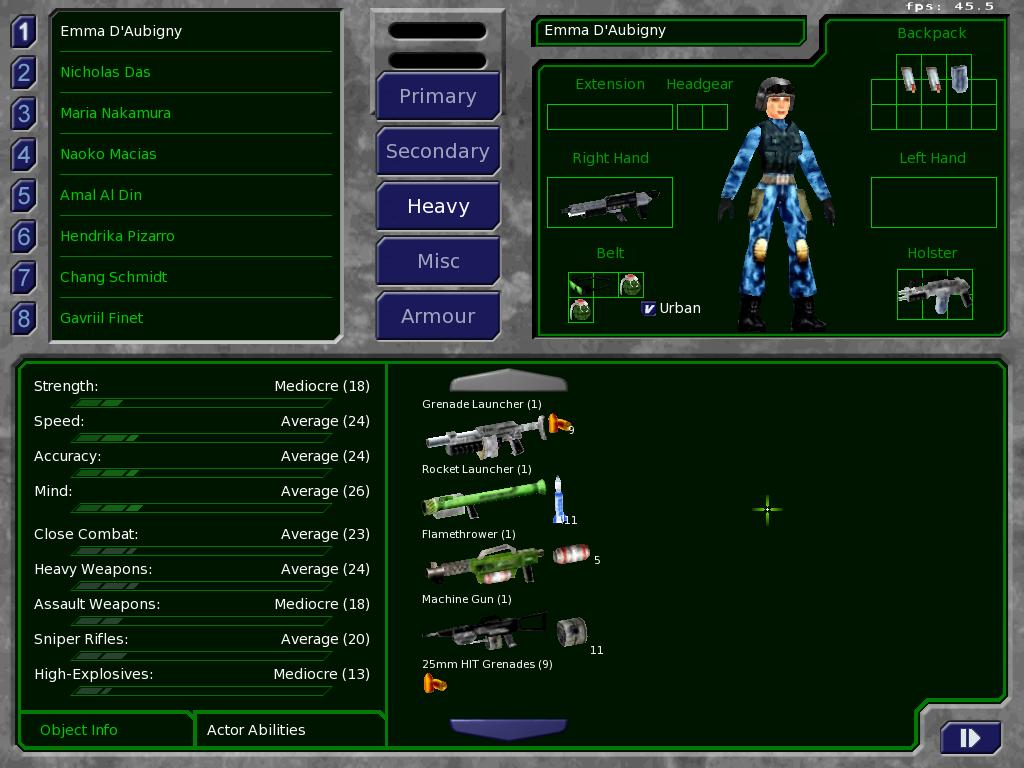Screen dimensions: 1024x768
Task: Toggle the Urban camouflage checkbox
Action: point(648,308)
